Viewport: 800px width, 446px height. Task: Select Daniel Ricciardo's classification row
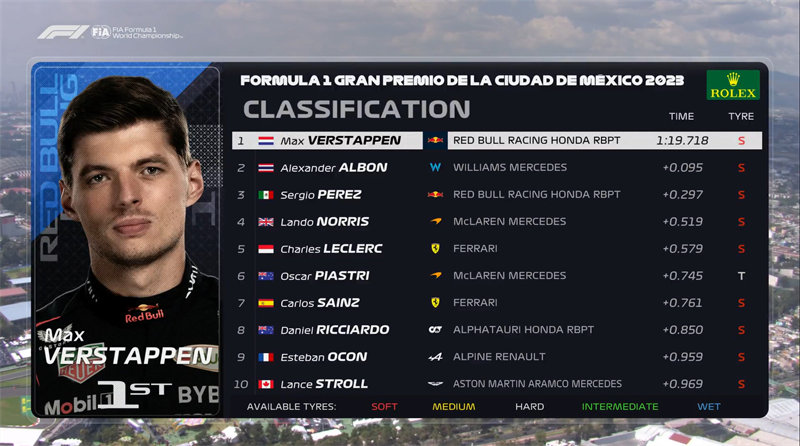pyautogui.click(x=497, y=330)
